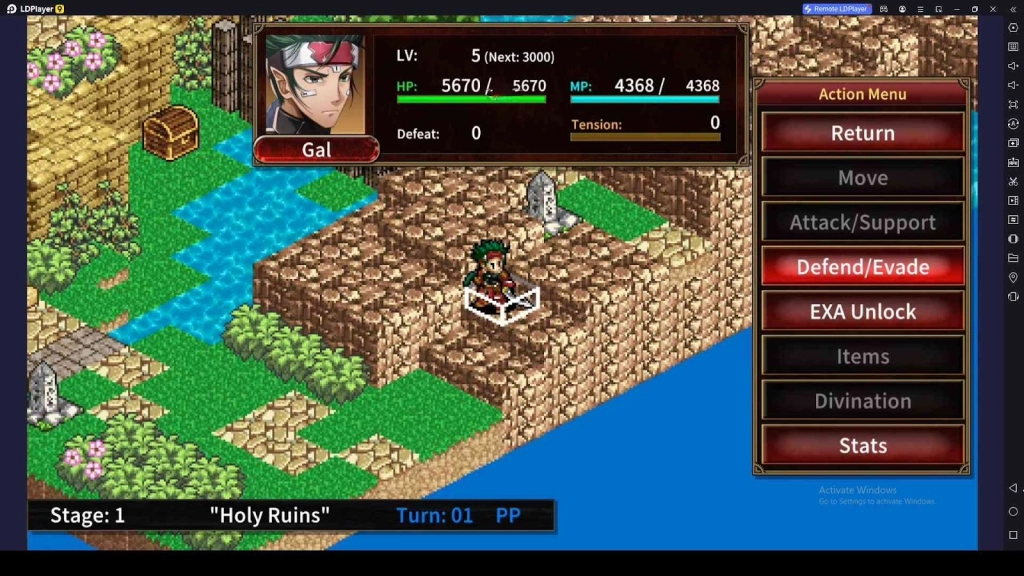Select the unit with the white selection marker
This screenshot has width=1024, height=576.
coord(492,275)
